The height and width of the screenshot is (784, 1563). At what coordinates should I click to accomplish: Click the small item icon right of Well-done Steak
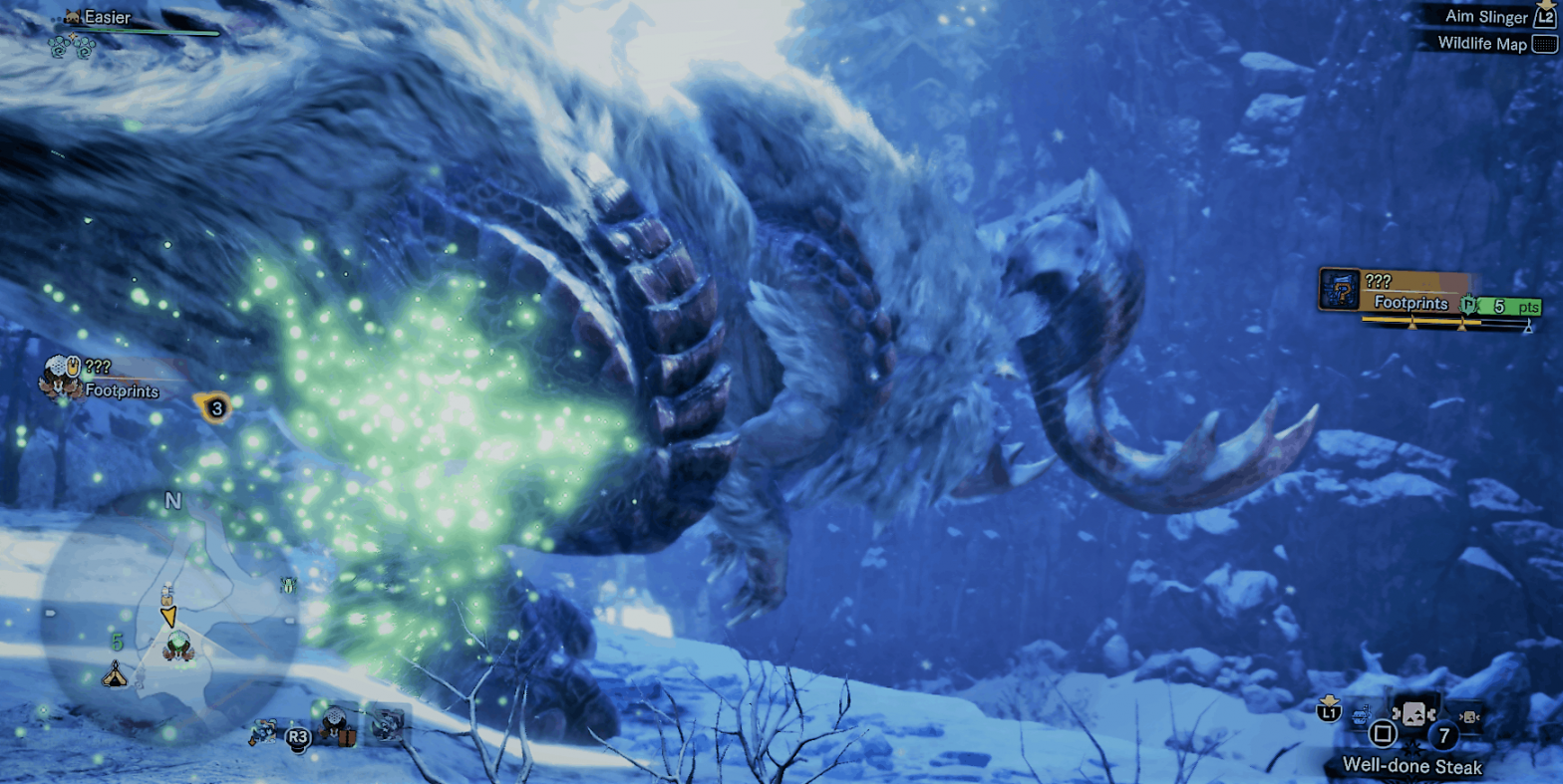pos(1469,717)
